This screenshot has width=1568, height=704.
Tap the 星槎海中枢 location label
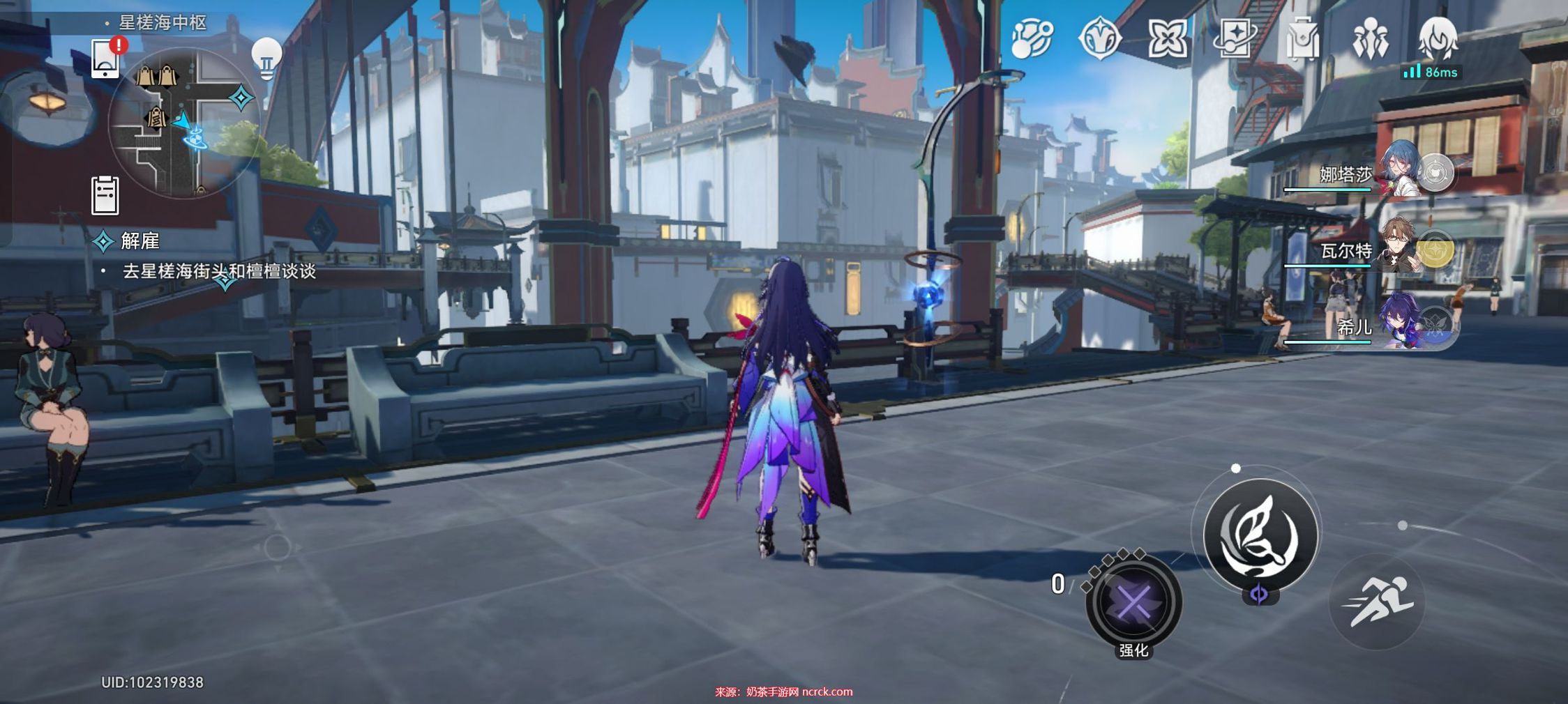pyautogui.click(x=163, y=23)
